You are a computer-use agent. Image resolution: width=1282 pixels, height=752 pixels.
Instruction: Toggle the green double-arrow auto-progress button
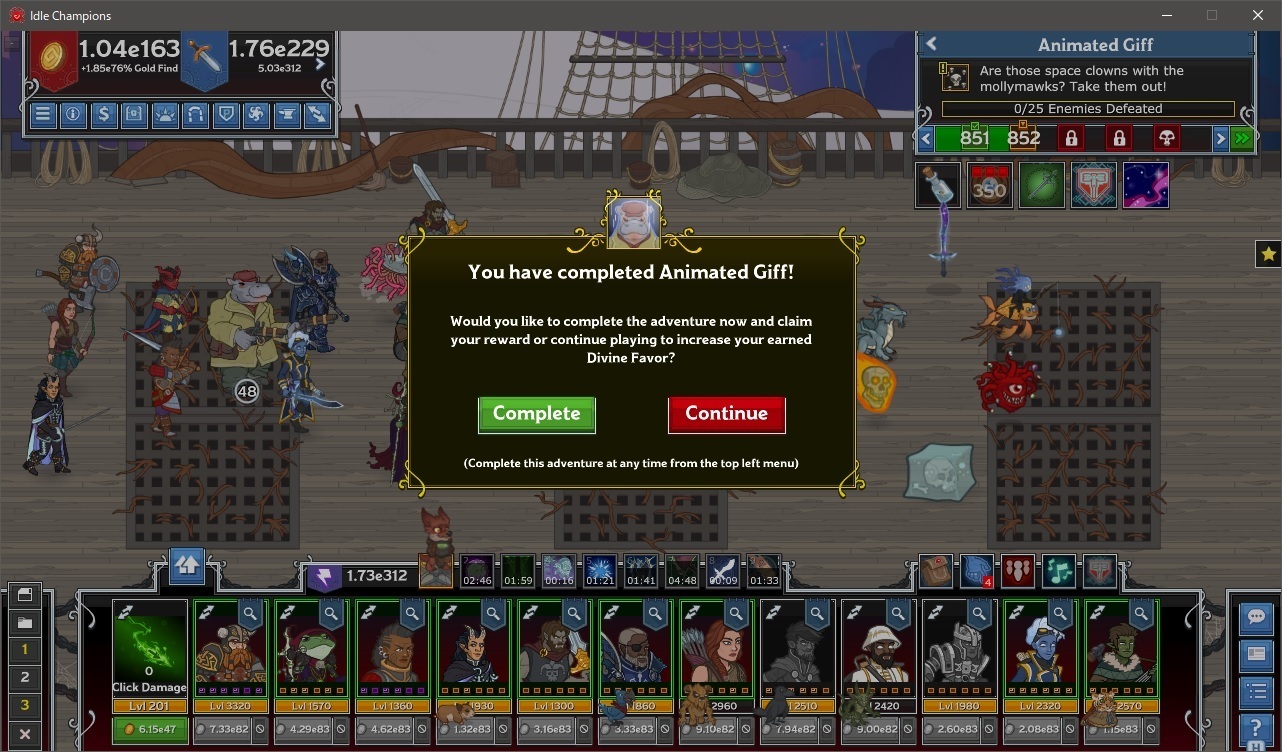pos(1243,138)
